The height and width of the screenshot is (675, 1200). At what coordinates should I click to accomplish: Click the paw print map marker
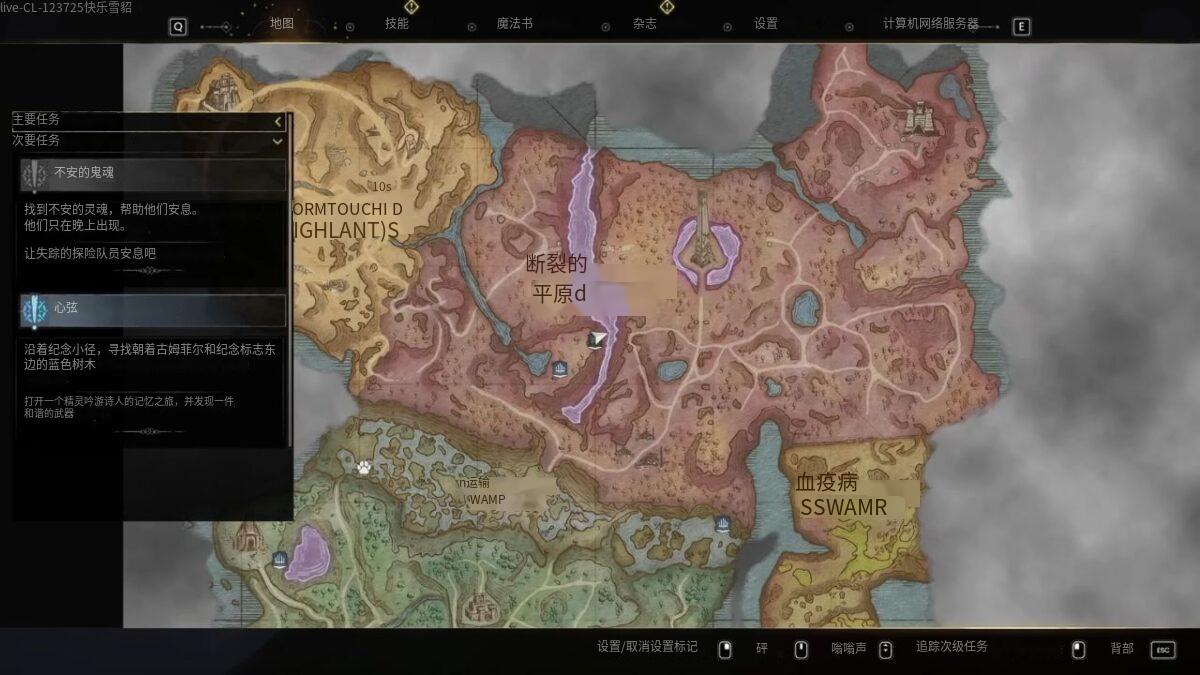tap(363, 467)
